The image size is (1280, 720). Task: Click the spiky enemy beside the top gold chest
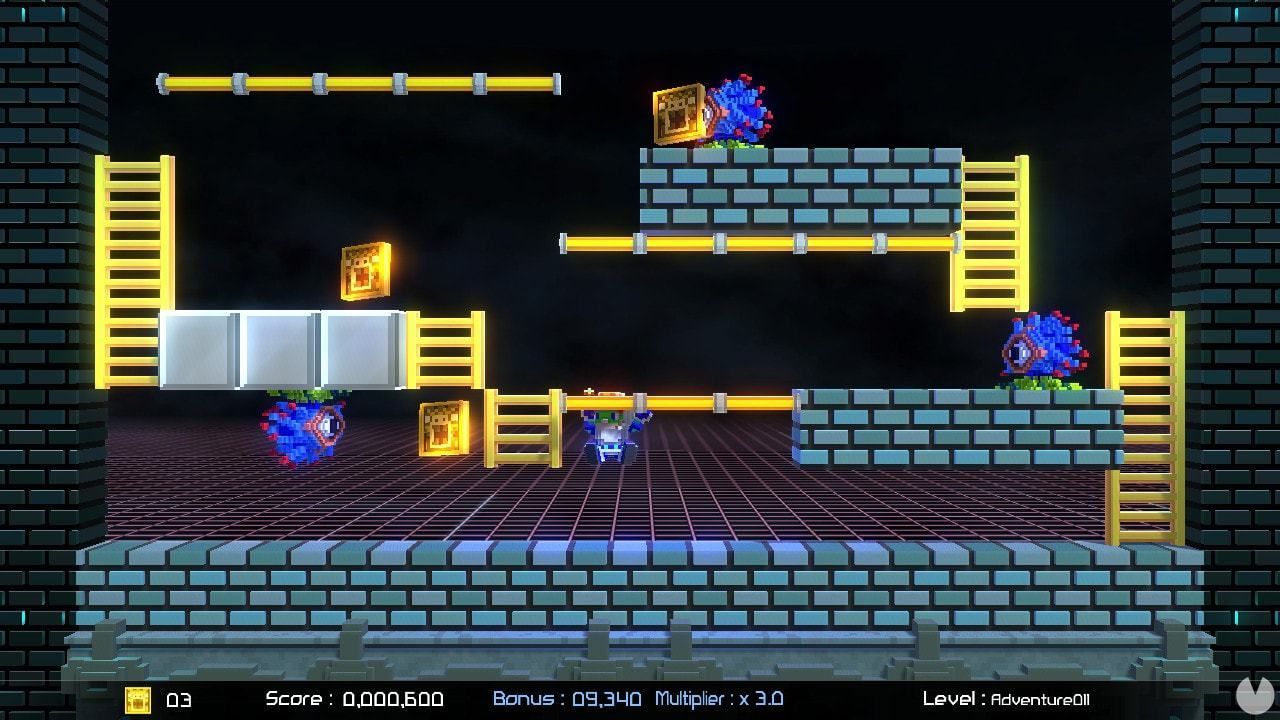[x=740, y=108]
